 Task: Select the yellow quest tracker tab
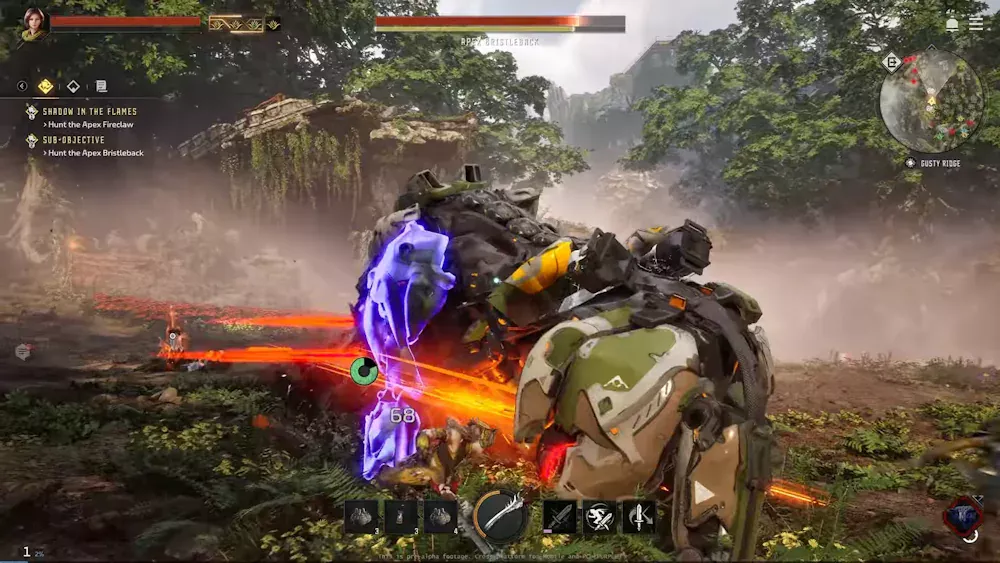coord(46,86)
